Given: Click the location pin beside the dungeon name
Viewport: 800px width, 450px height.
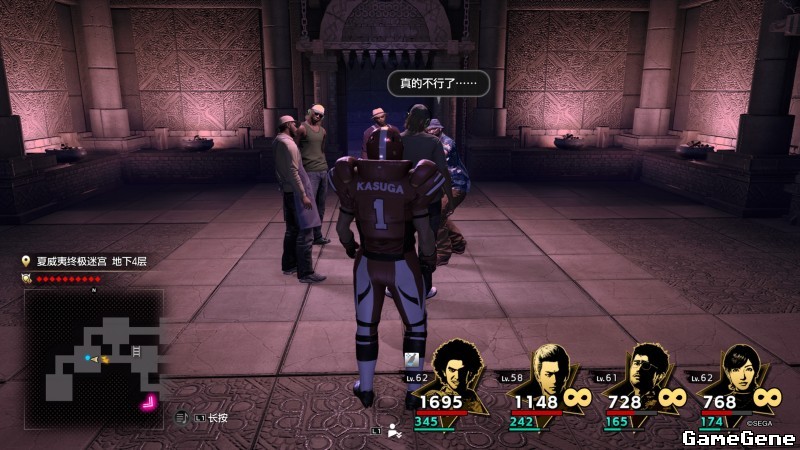Looking at the screenshot, I should (26, 261).
